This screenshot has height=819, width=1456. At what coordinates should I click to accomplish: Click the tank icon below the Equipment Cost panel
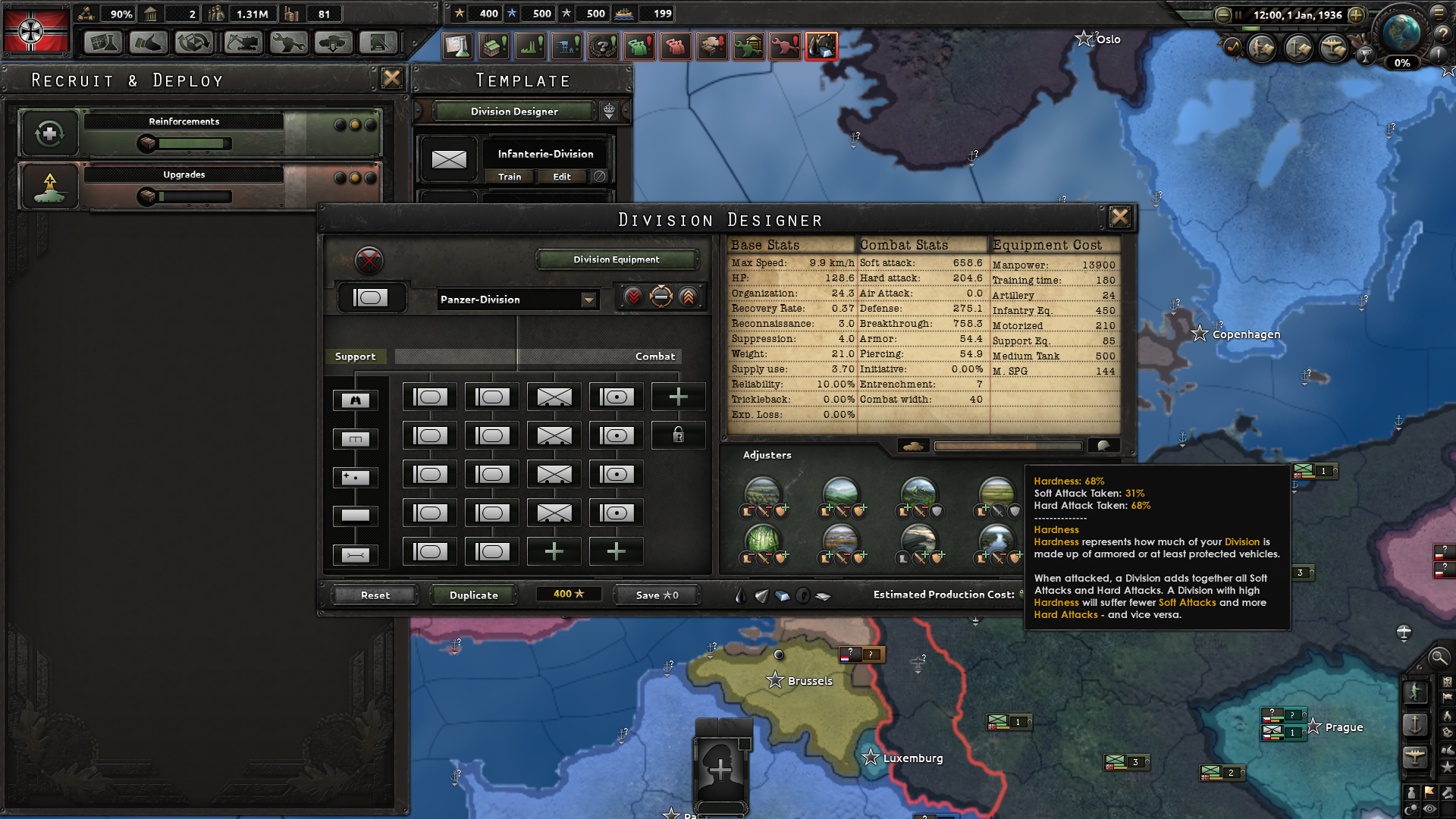pos(914,446)
